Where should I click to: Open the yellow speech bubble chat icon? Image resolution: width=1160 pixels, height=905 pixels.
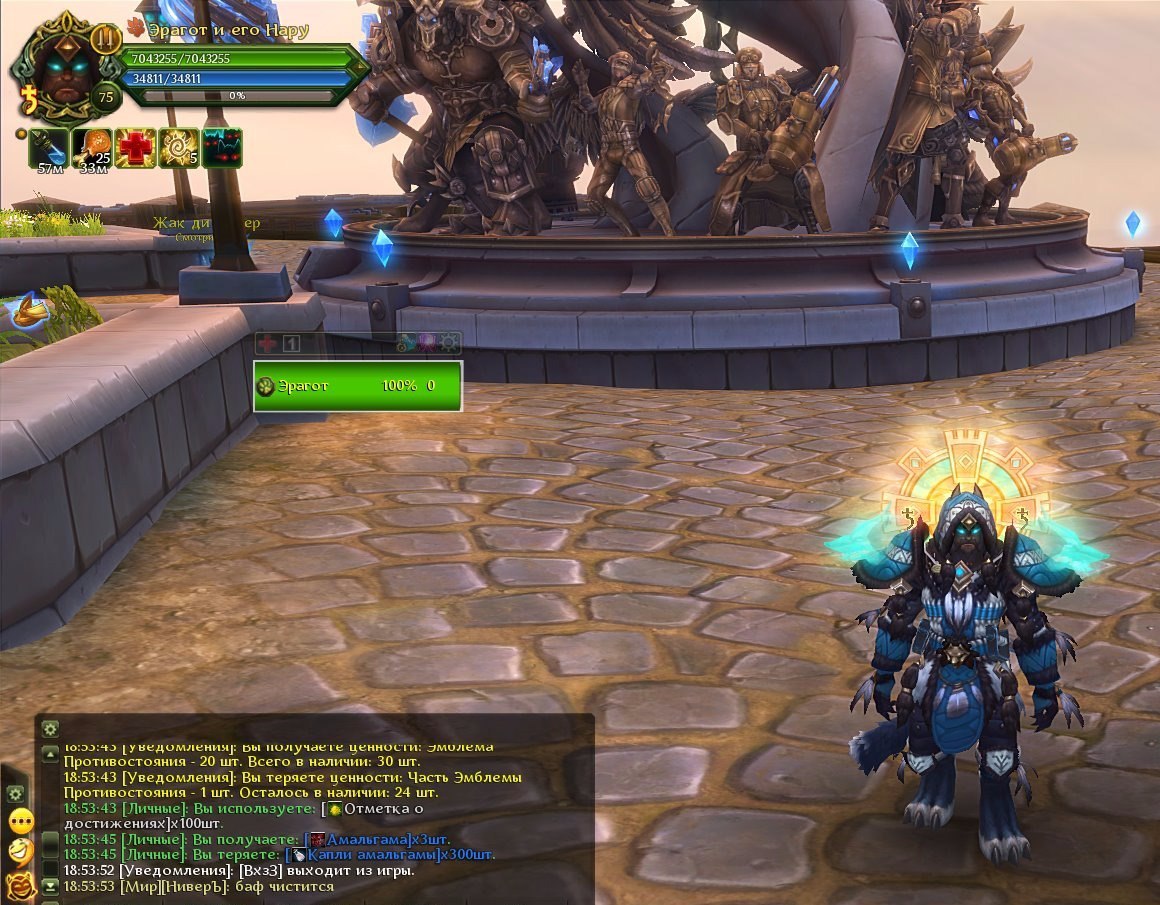pyautogui.click(x=21, y=822)
